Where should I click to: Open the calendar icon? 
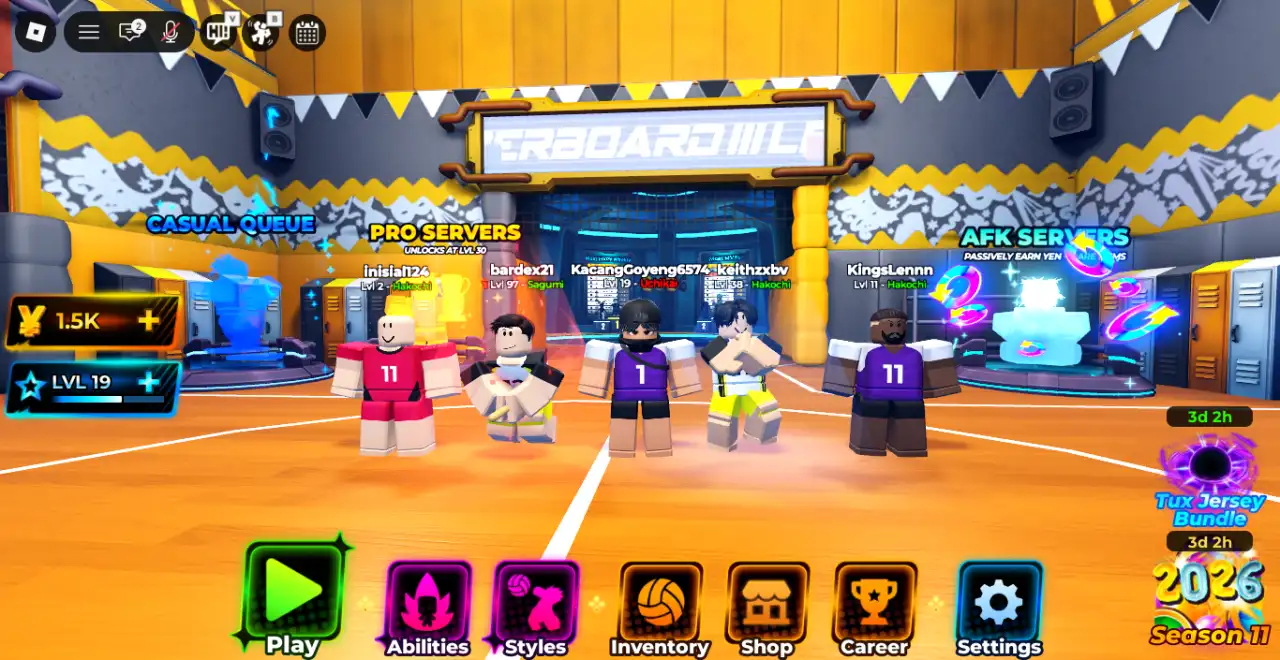pos(307,33)
